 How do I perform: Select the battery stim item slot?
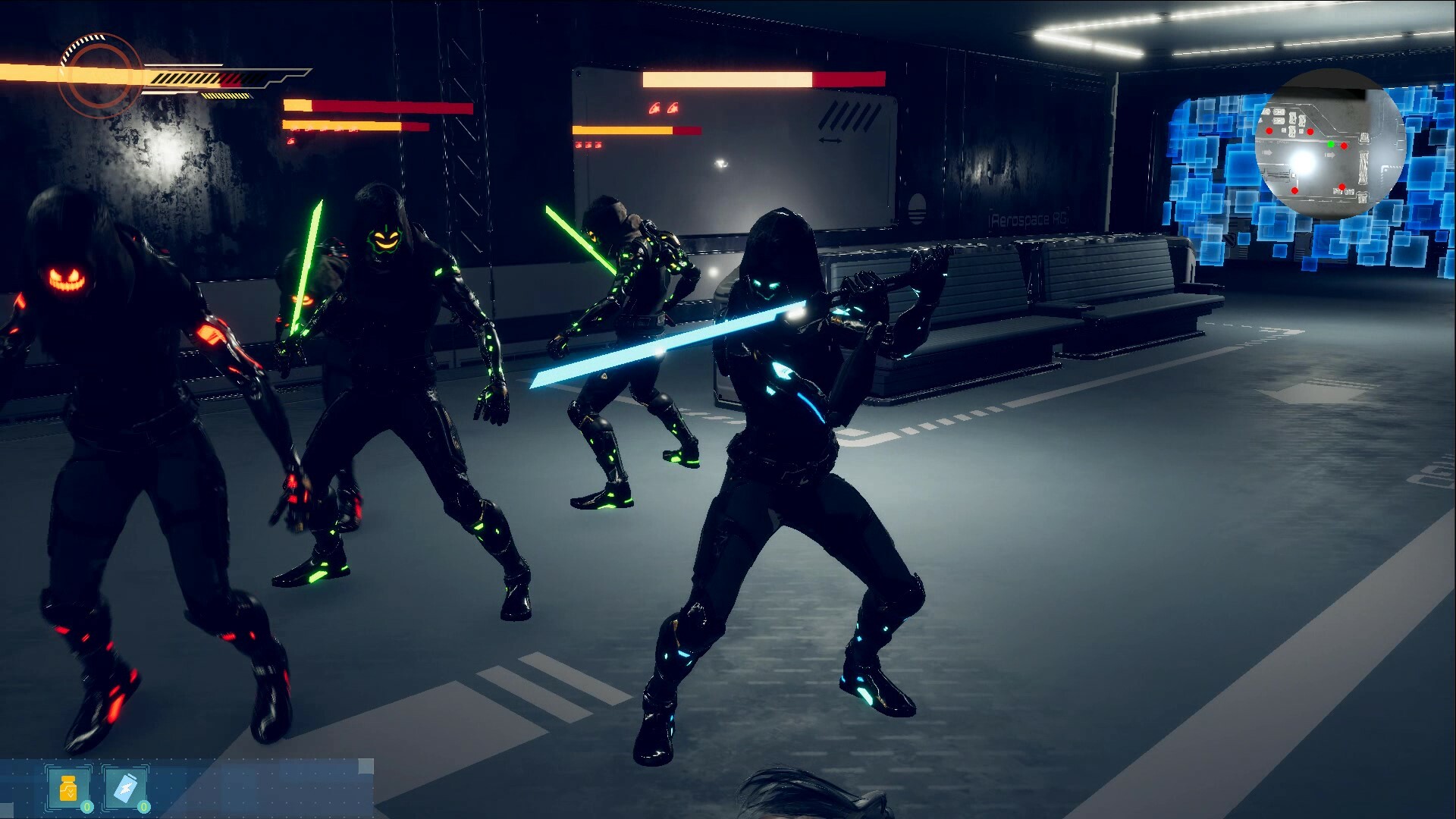[125, 787]
